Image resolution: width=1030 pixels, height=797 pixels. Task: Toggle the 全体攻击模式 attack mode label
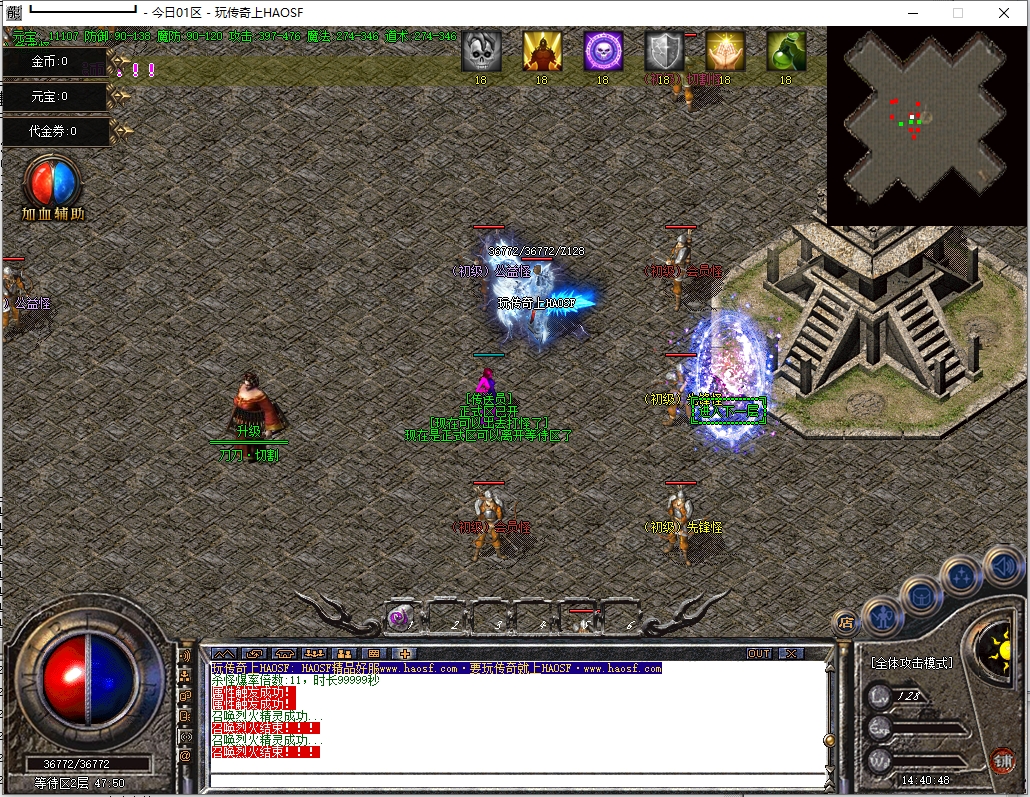coord(910,663)
